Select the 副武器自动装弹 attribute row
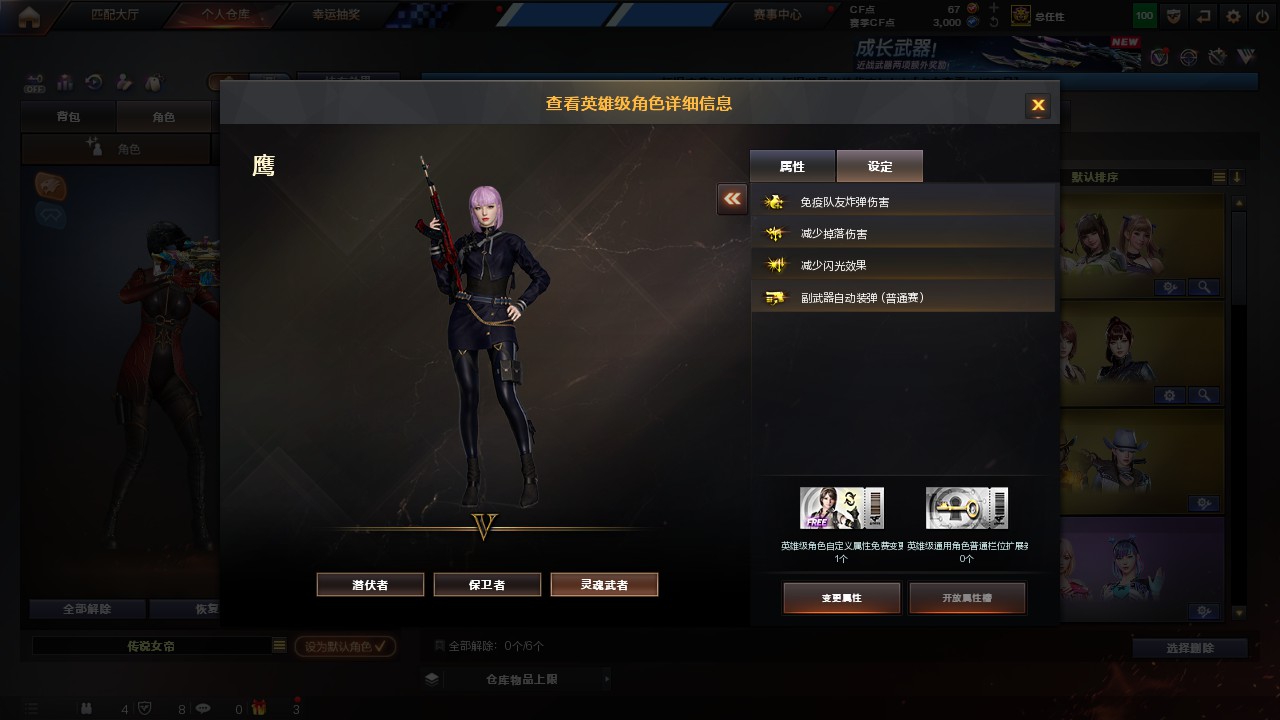The height and width of the screenshot is (720, 1280). tap(903, 298)
